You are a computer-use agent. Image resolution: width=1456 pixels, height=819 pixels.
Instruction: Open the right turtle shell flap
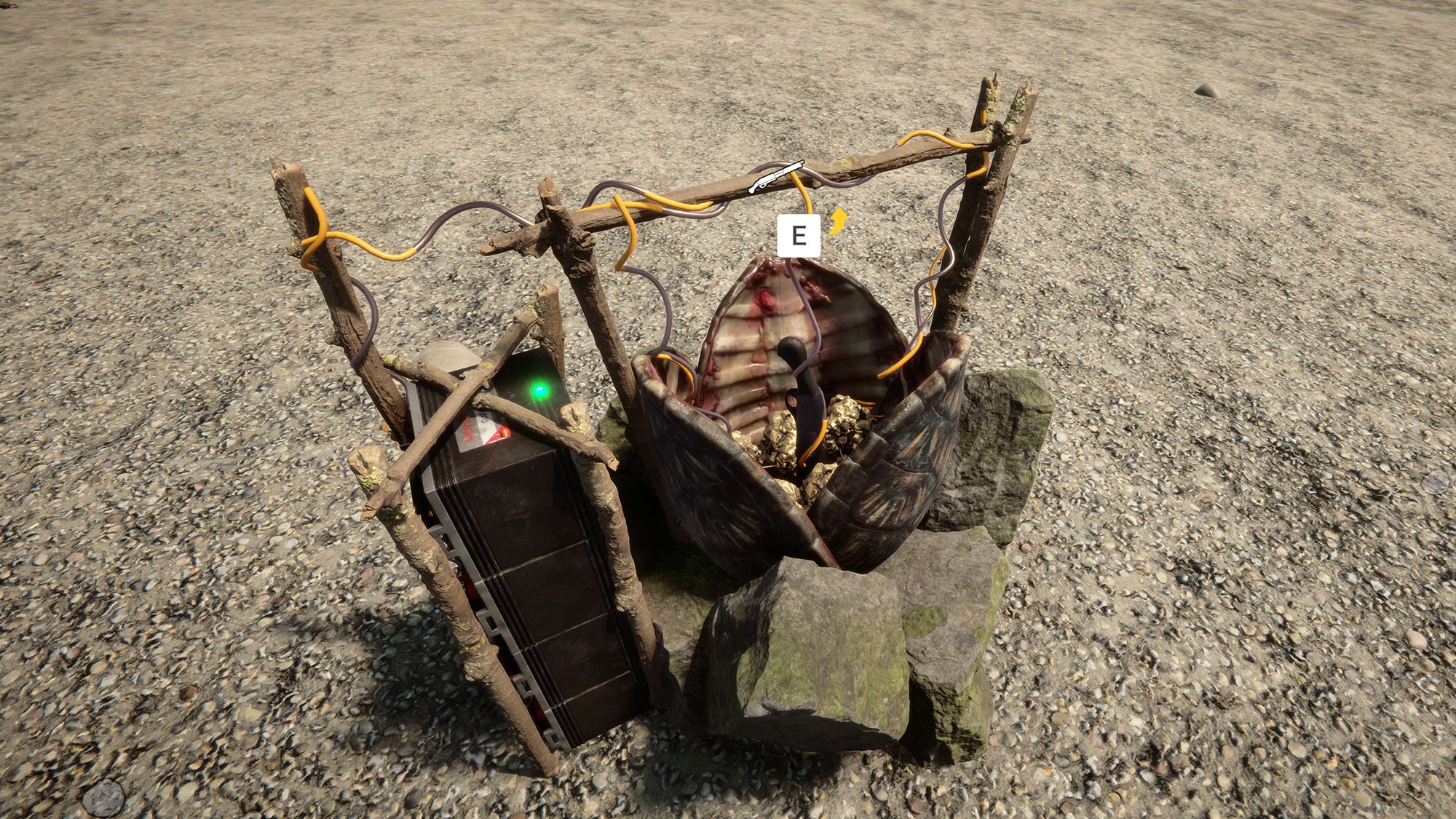tap(910, 451)
